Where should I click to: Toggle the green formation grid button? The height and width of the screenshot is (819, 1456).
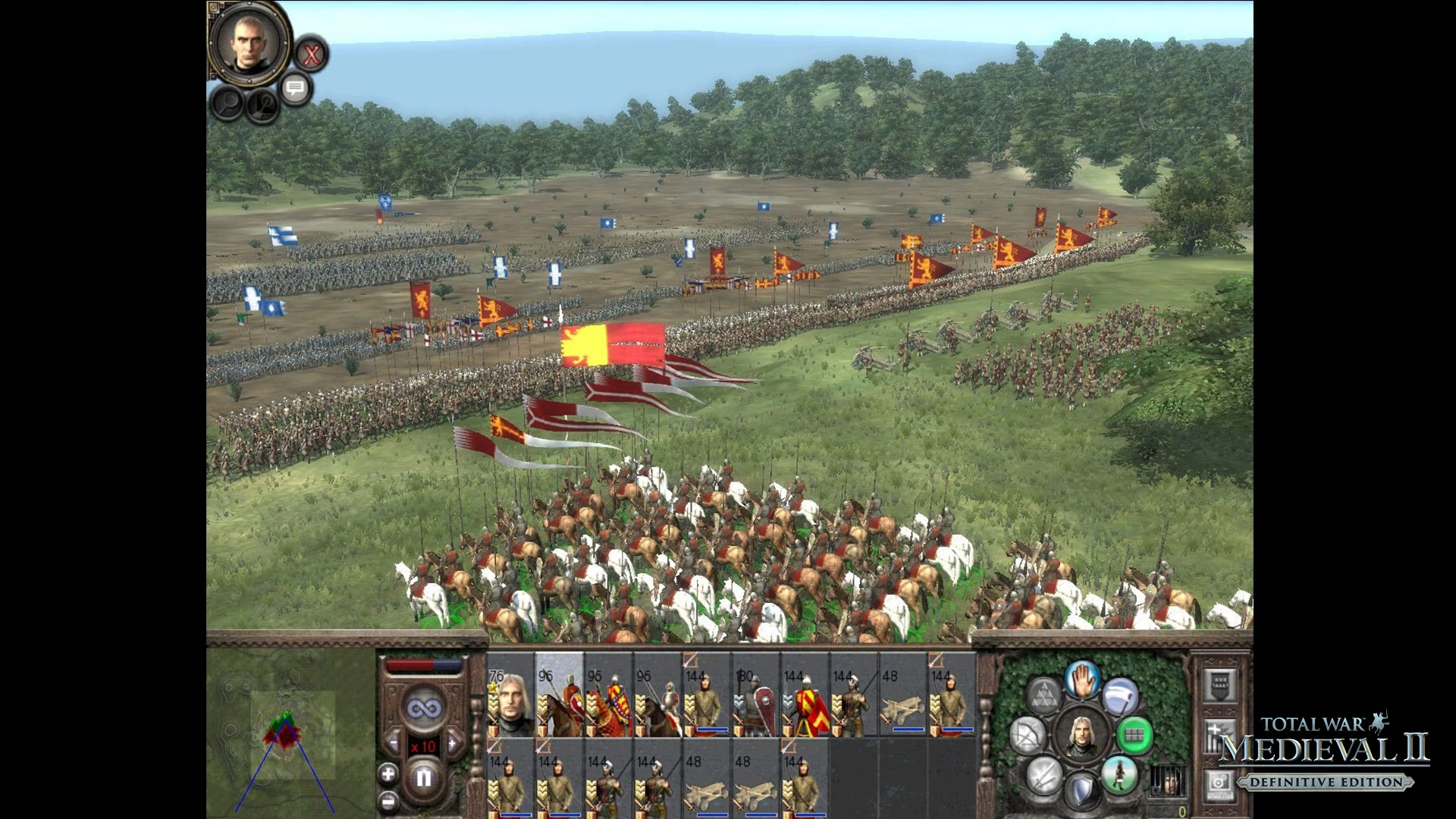pos(1134,734)
